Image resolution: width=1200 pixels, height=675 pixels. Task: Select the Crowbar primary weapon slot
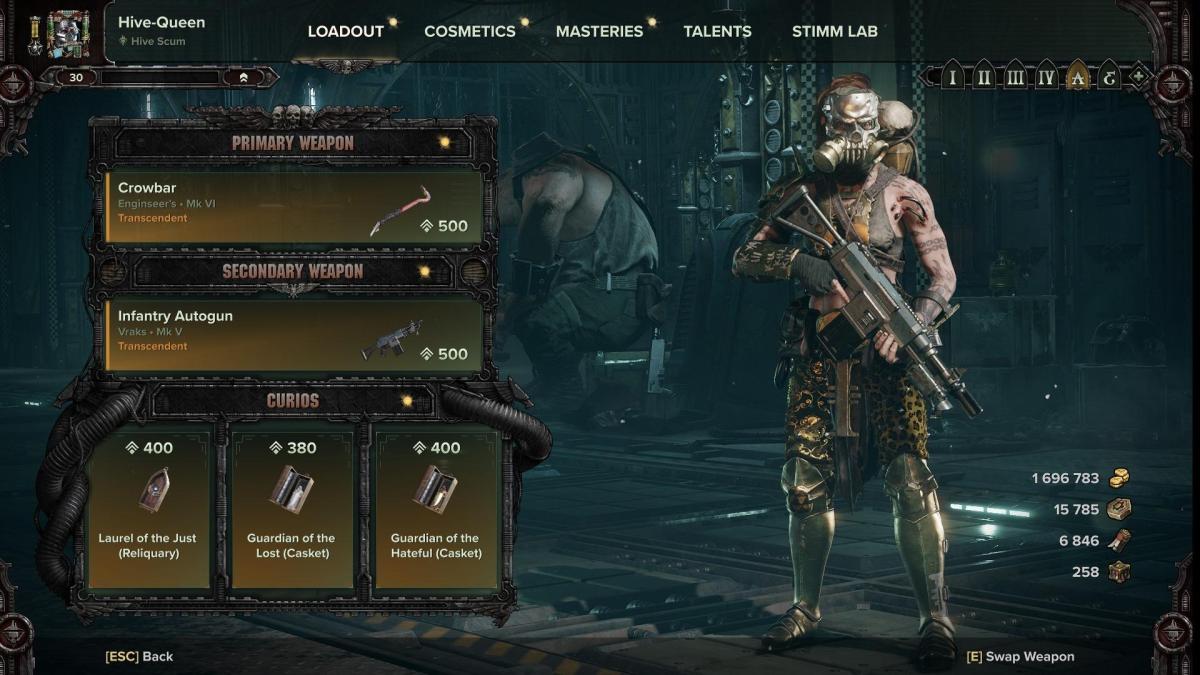coord(294,207)
